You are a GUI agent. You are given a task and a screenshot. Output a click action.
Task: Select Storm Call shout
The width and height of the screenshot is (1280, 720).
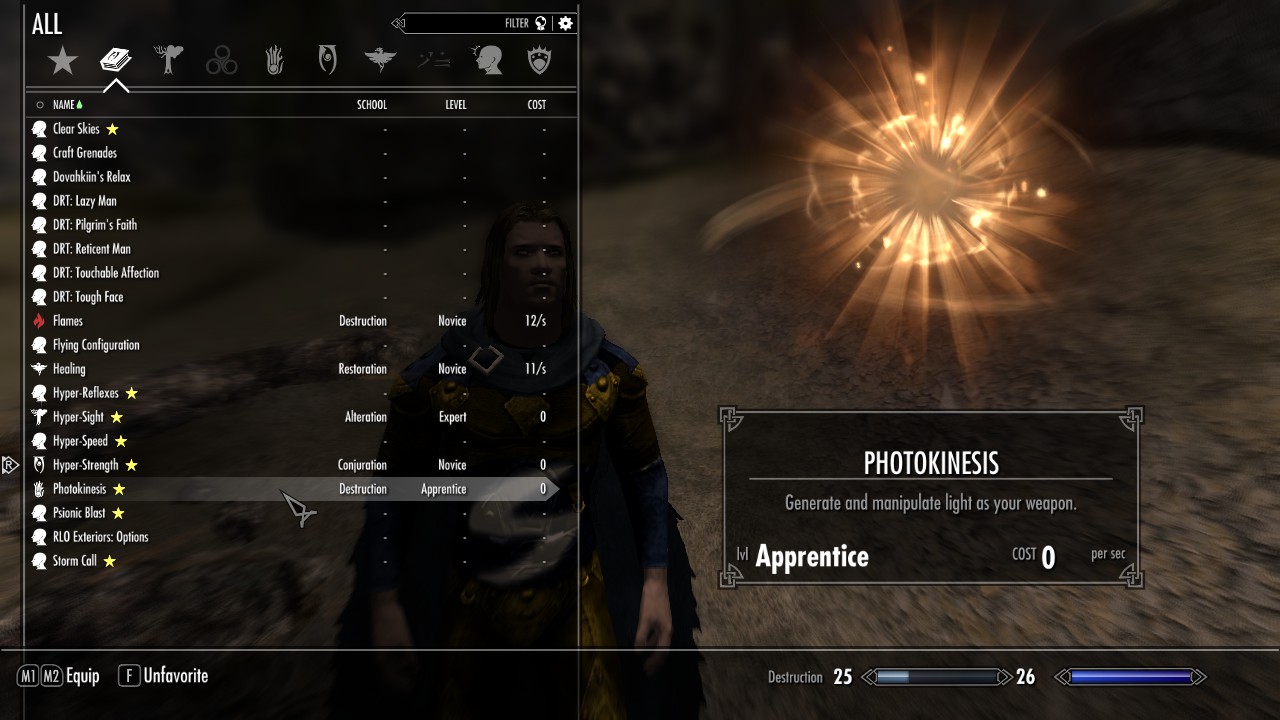coord(75,561)
